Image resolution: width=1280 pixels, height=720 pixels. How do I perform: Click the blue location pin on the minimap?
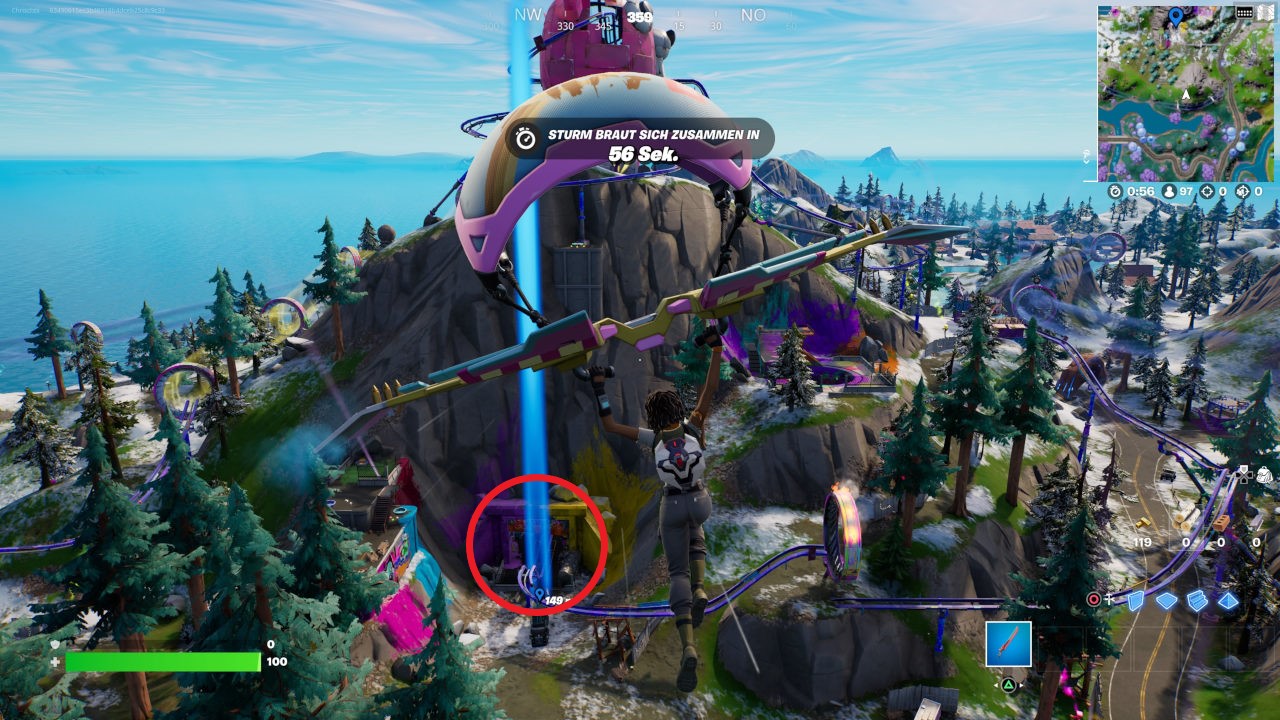coord(1175,16)
